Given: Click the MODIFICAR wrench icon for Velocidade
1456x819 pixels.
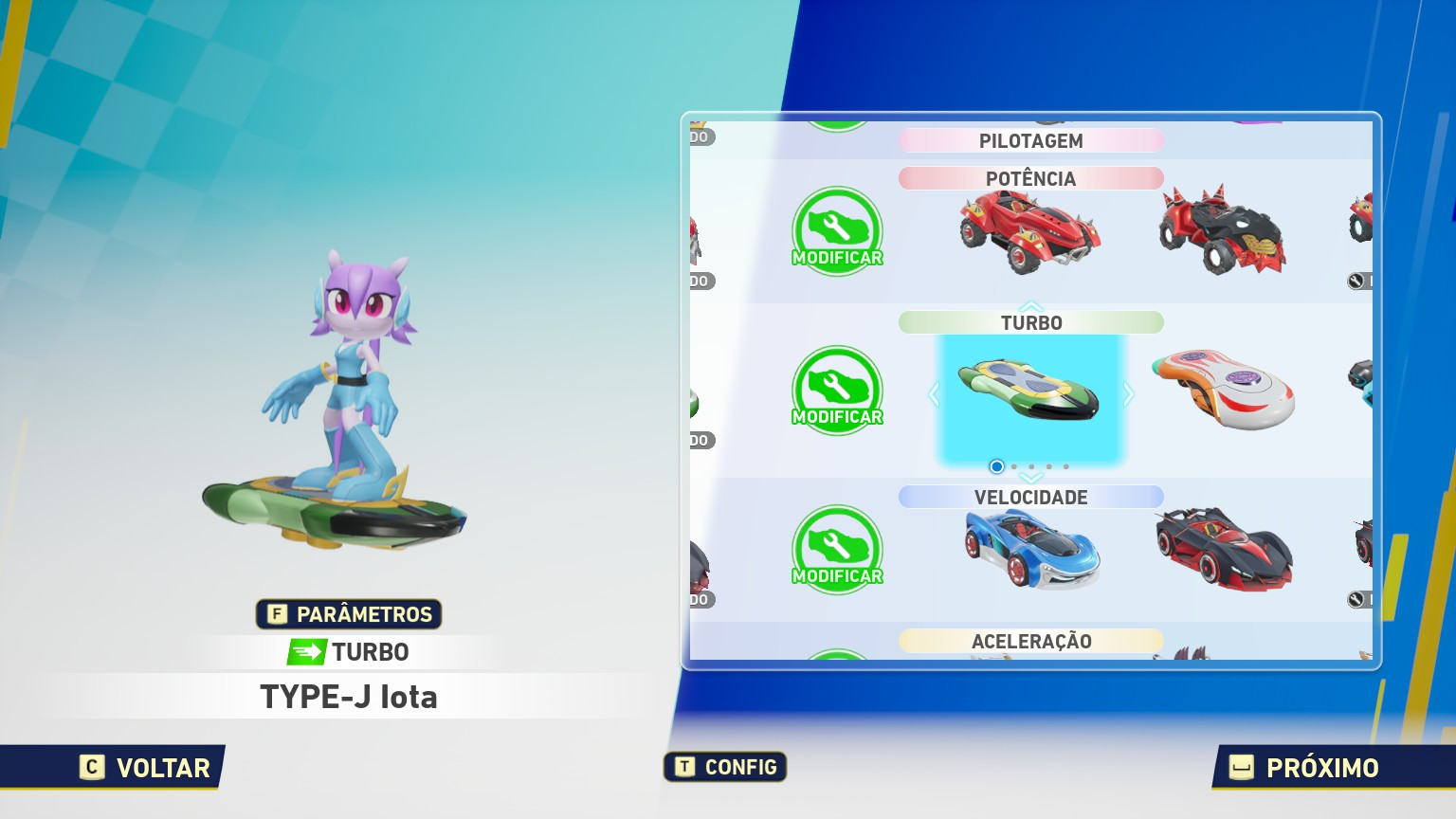Looking at the screenshot, I should pos(837,550).
